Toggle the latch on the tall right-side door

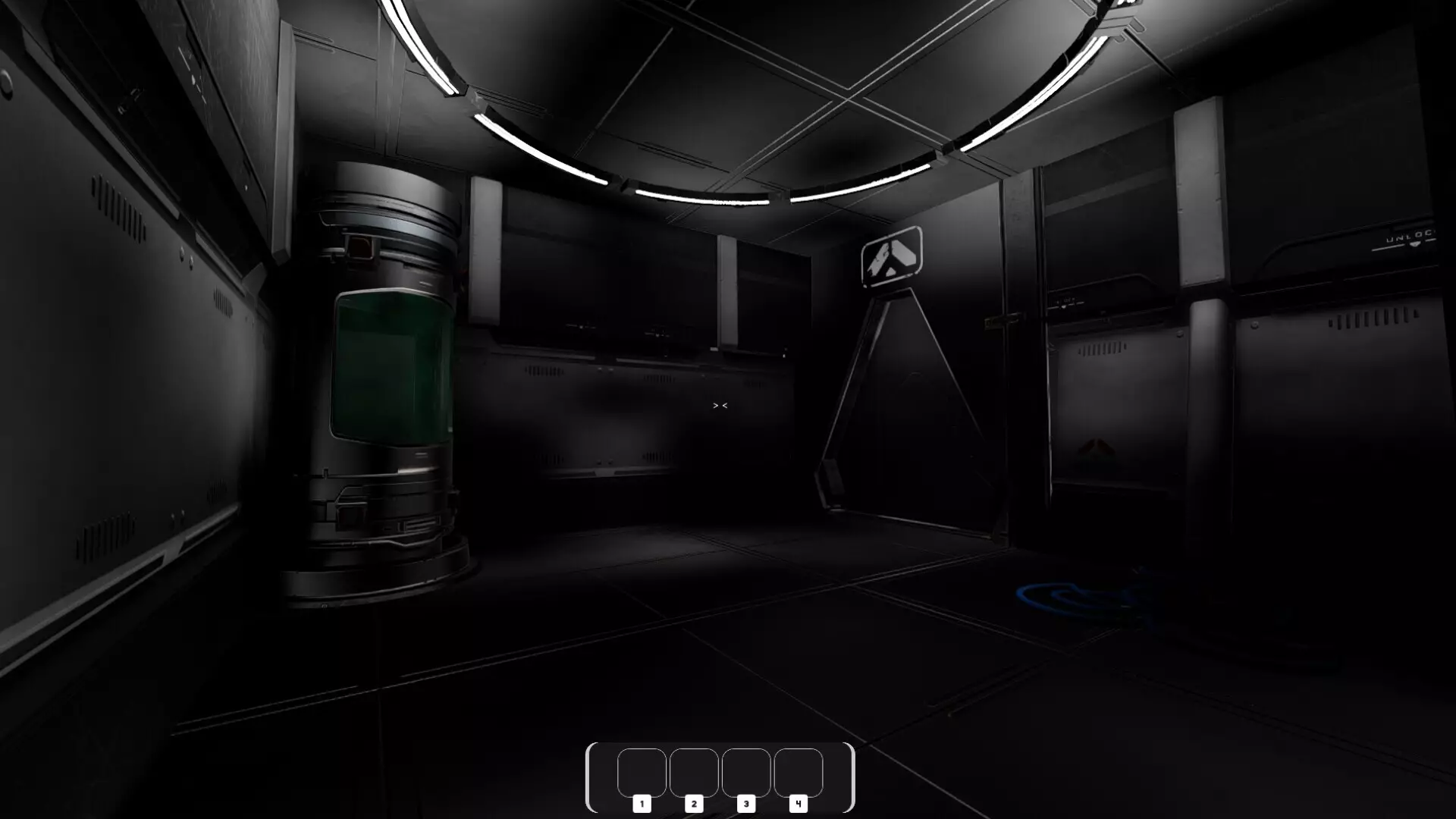coord(1003,321)
